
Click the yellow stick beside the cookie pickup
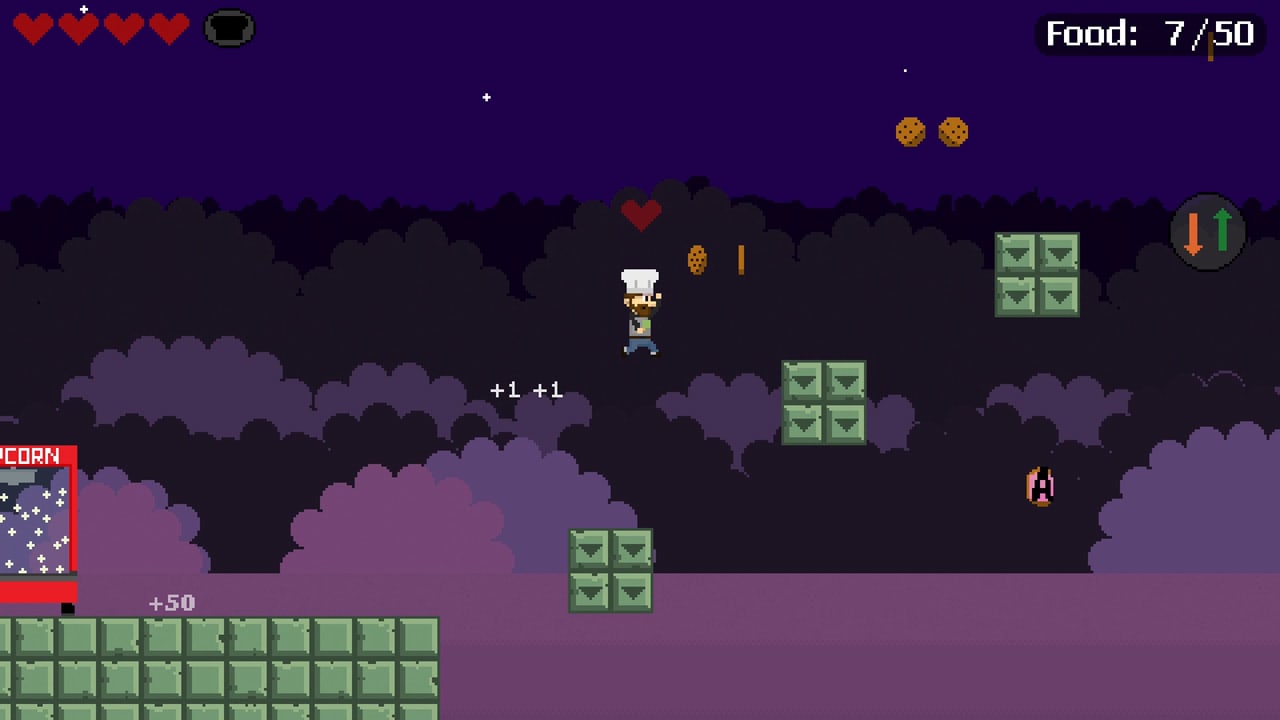point(740,259)
